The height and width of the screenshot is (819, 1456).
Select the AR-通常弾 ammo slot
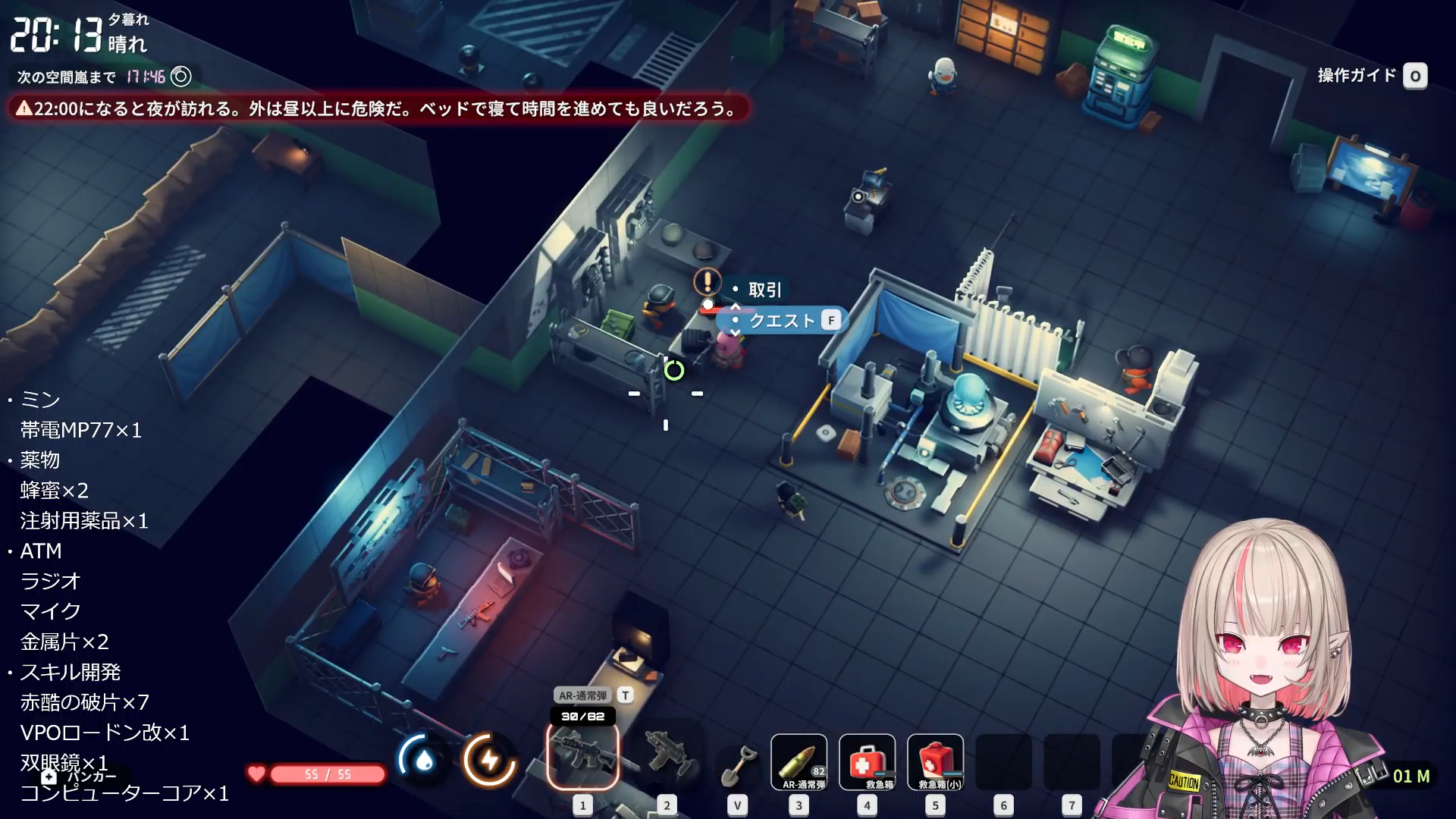click(799, 762)
